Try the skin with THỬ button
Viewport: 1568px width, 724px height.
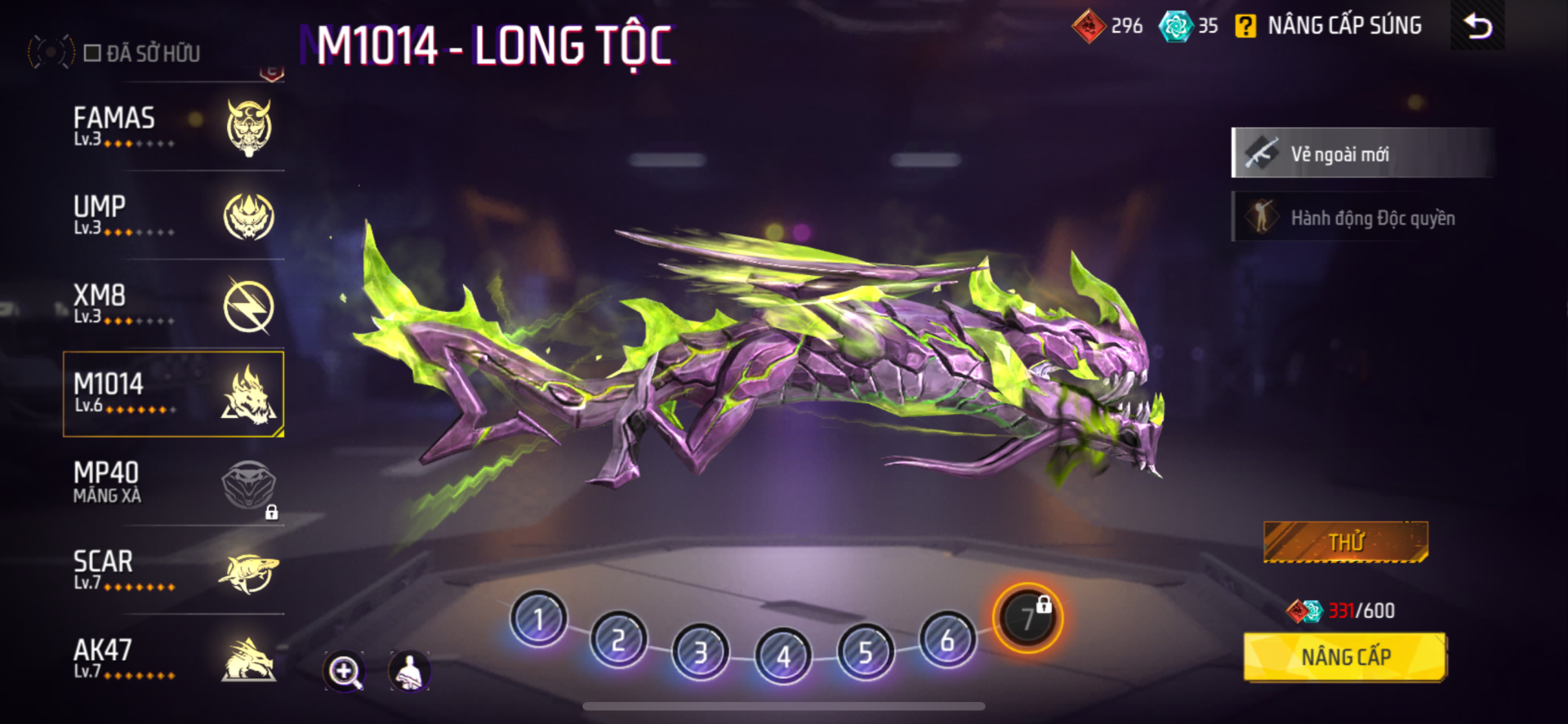click(1345, 542)
